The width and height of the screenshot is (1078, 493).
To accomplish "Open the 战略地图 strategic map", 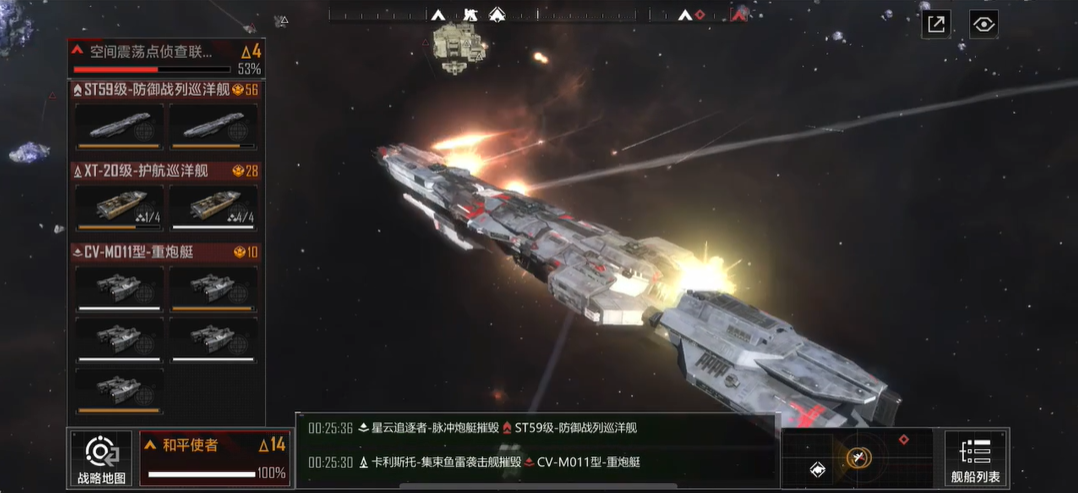I will (101, 459).
